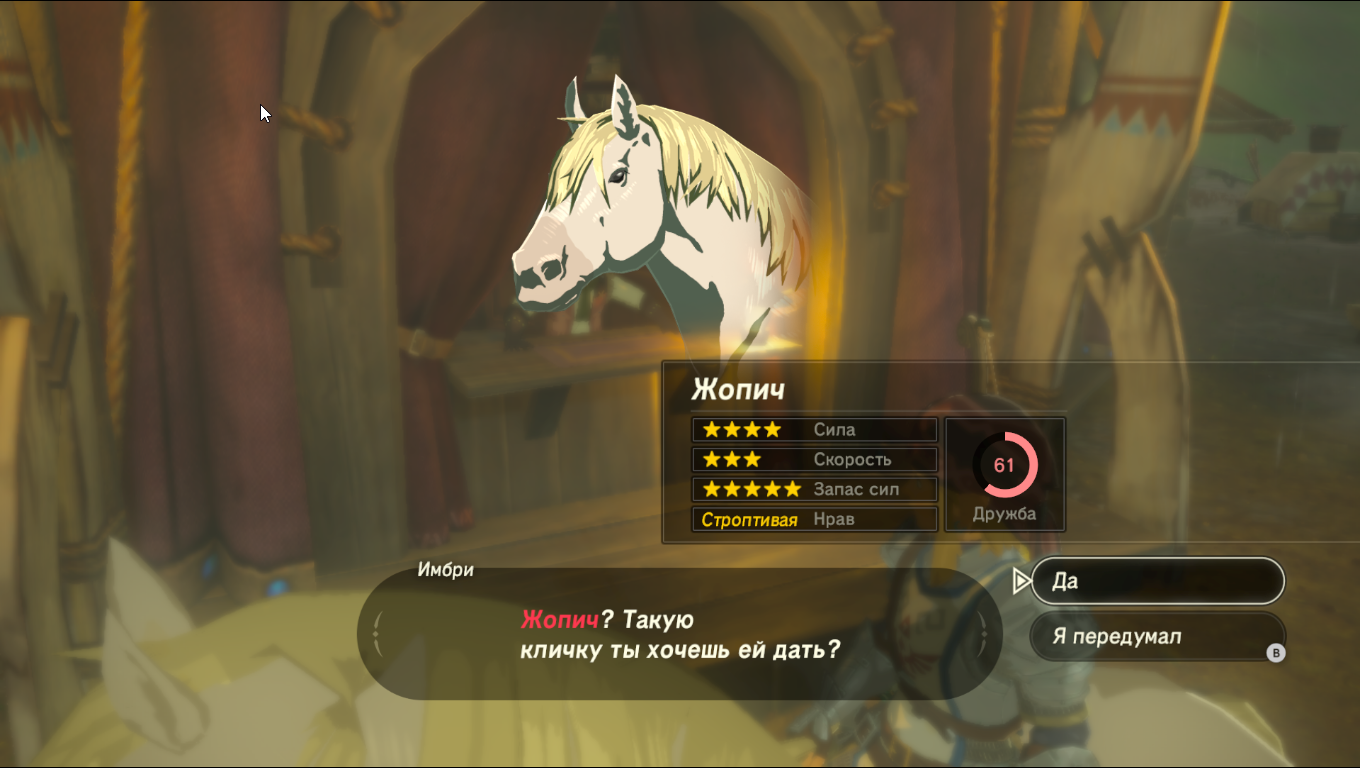This screenshot has width=1360, height=768.
Task: Choose the Я передумал reply
Action: tap(1156, 637)
